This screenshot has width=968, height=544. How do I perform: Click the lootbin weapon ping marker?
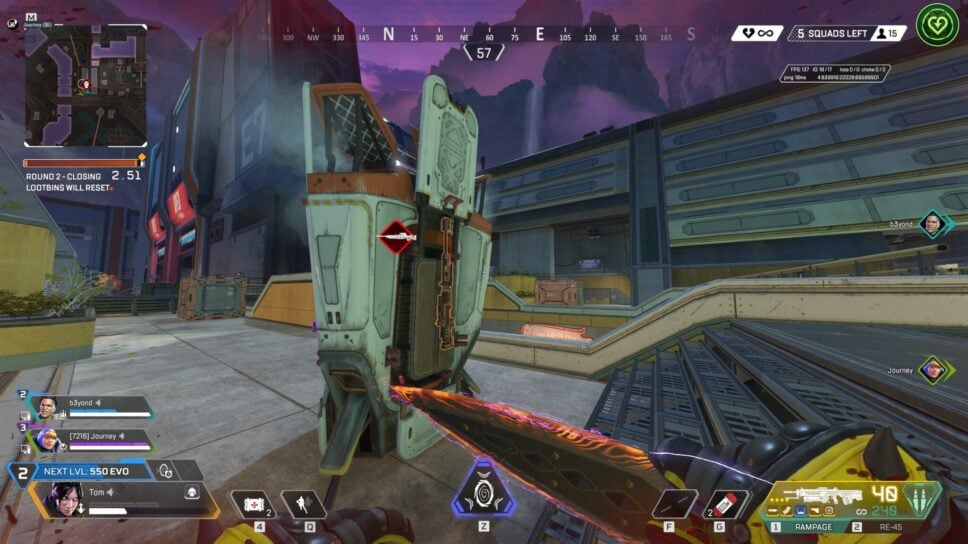tap(397, 238)
